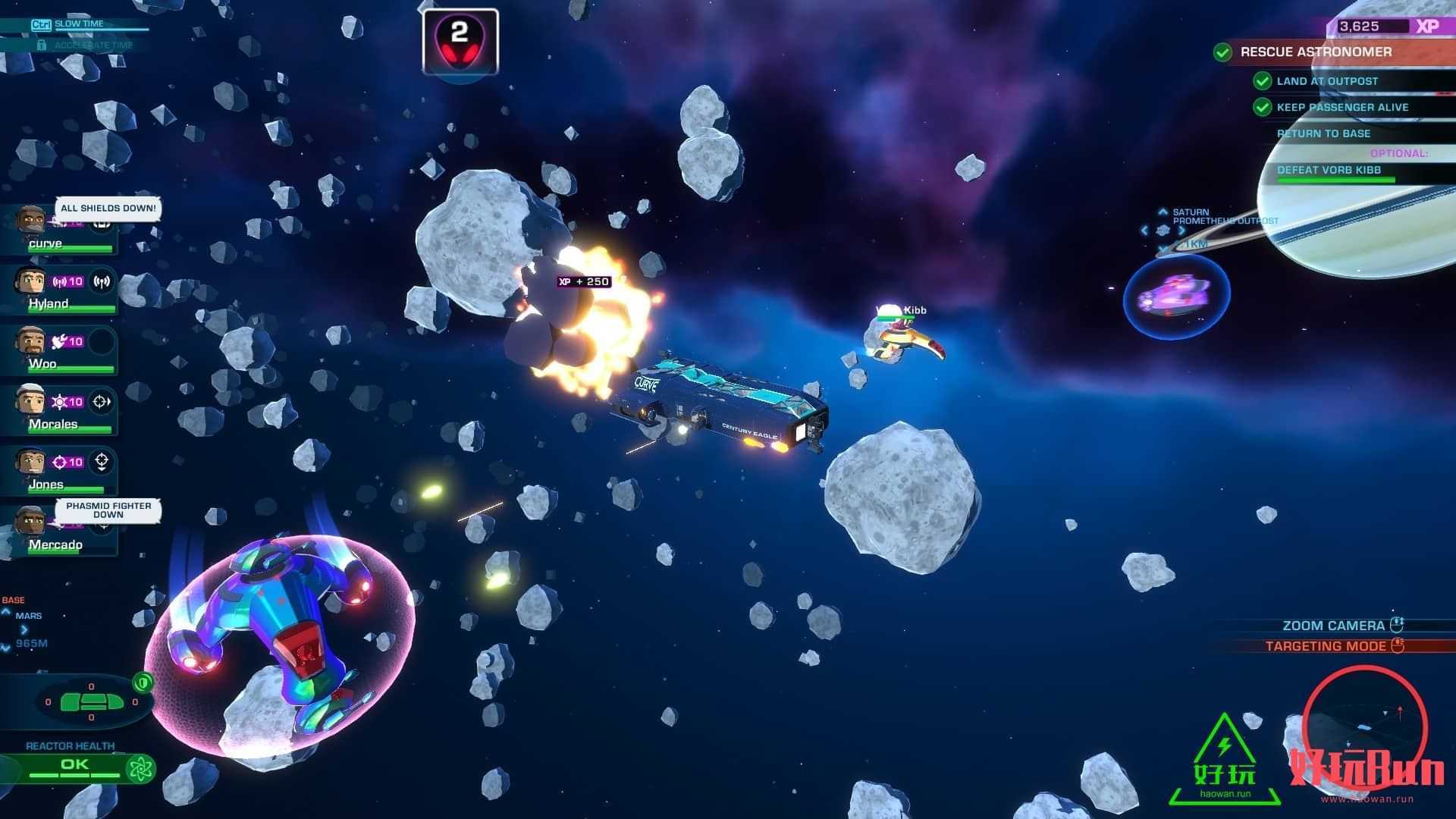Image resolution: width=1456 pixels, height=819 pixels.
Task: Select the green ship diagram
Action: pos(91,701)
